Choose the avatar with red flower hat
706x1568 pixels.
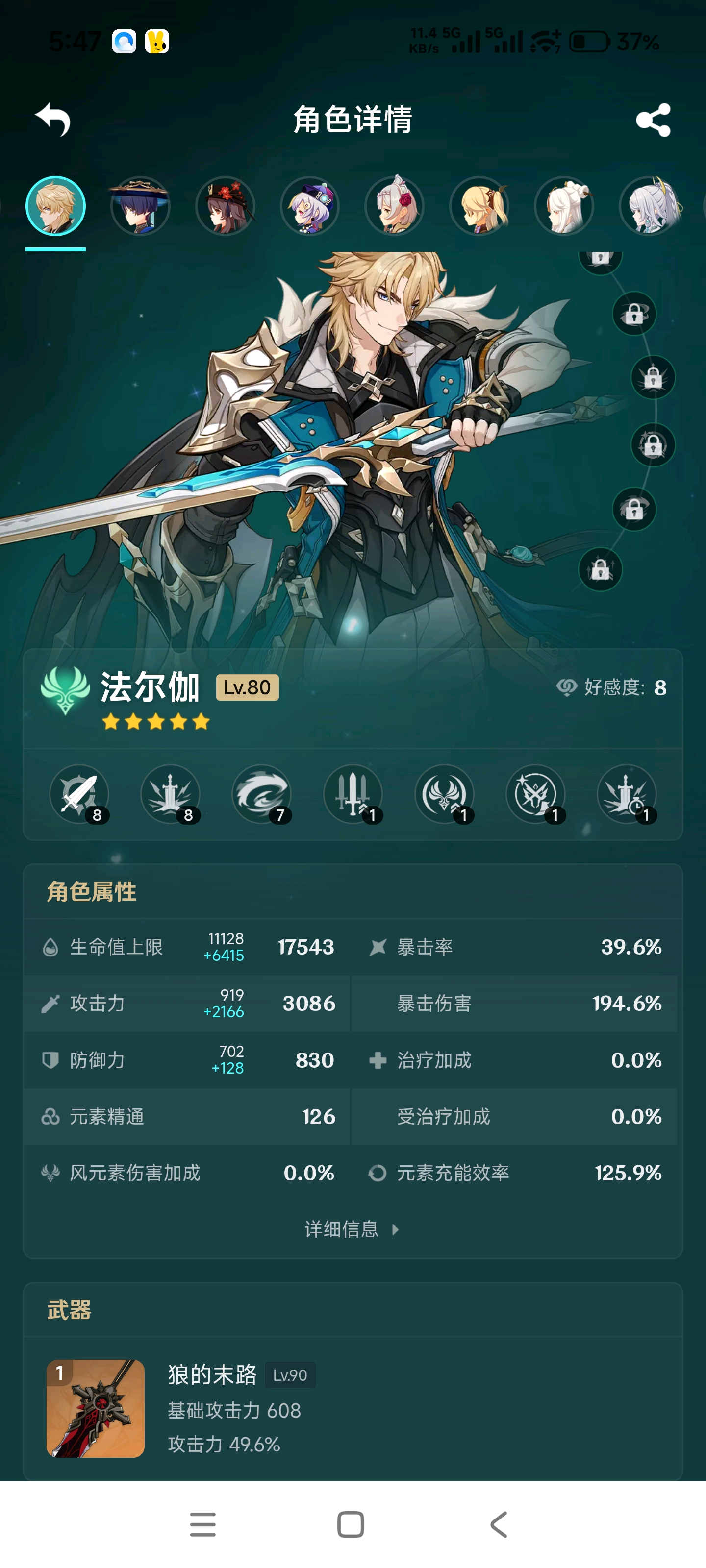tap(225, 206)
